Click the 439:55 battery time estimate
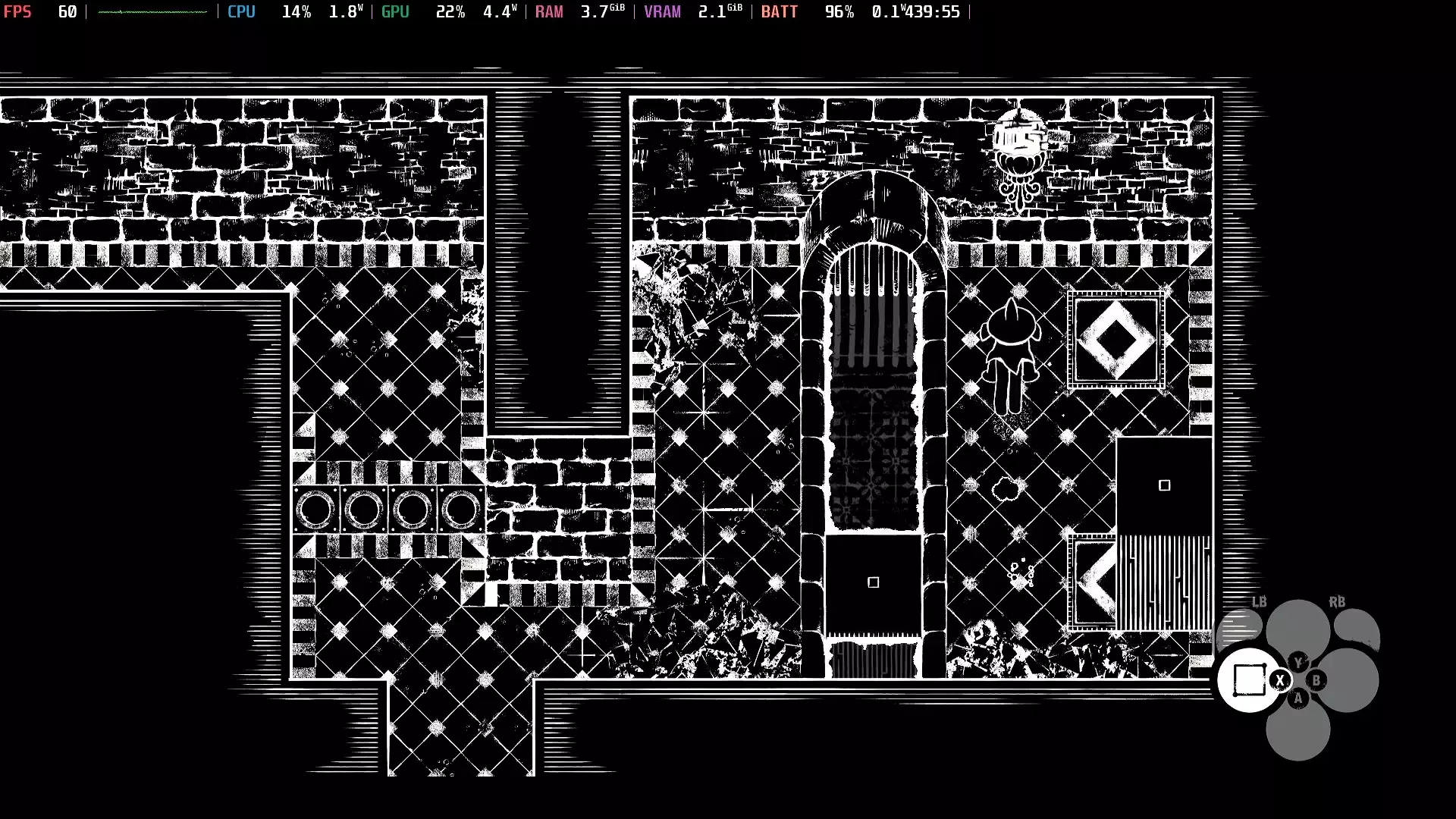 933,11
